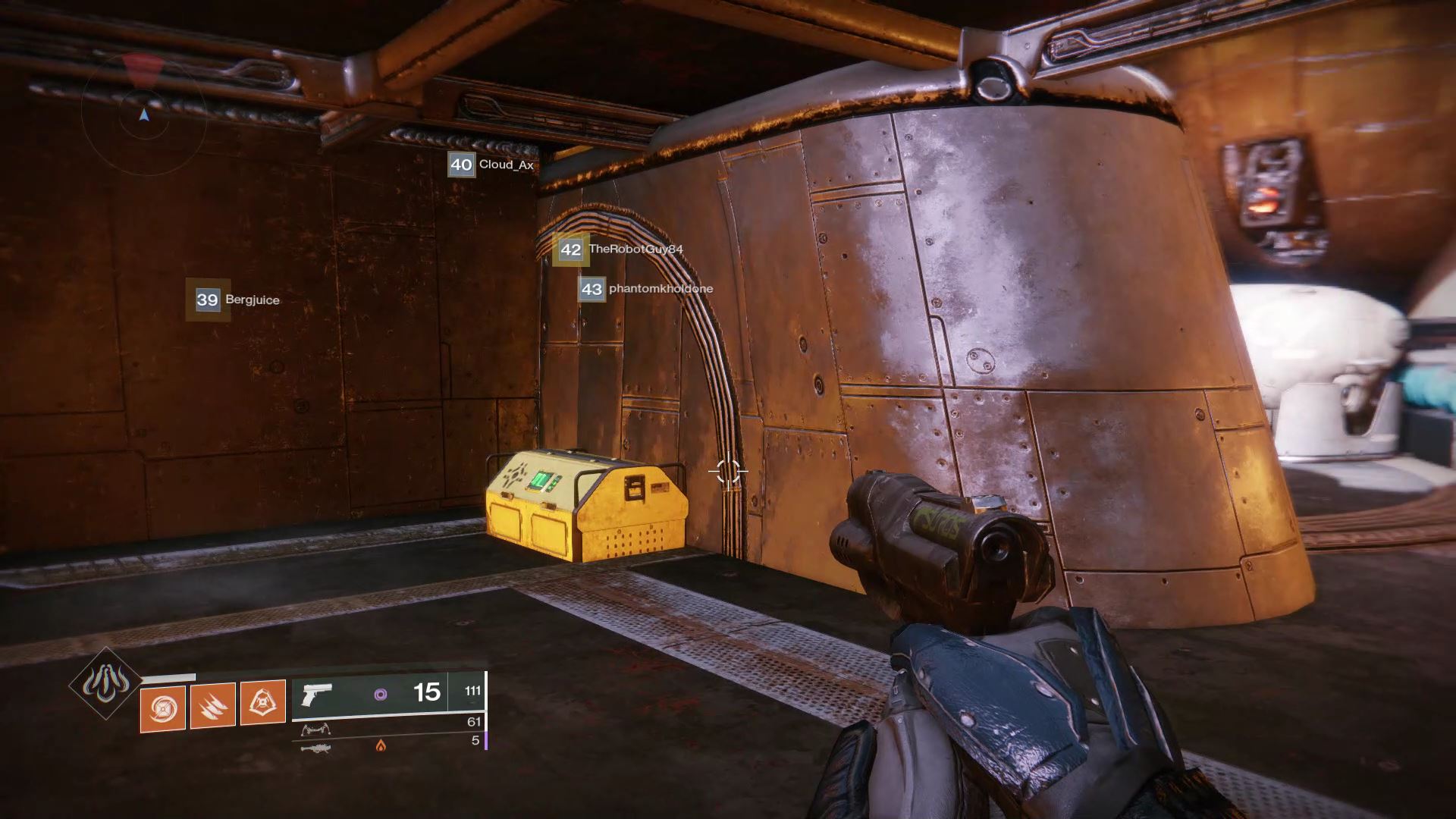
Task: Trigger the claw-slash melee ability icon
Action: click(212, 706)
